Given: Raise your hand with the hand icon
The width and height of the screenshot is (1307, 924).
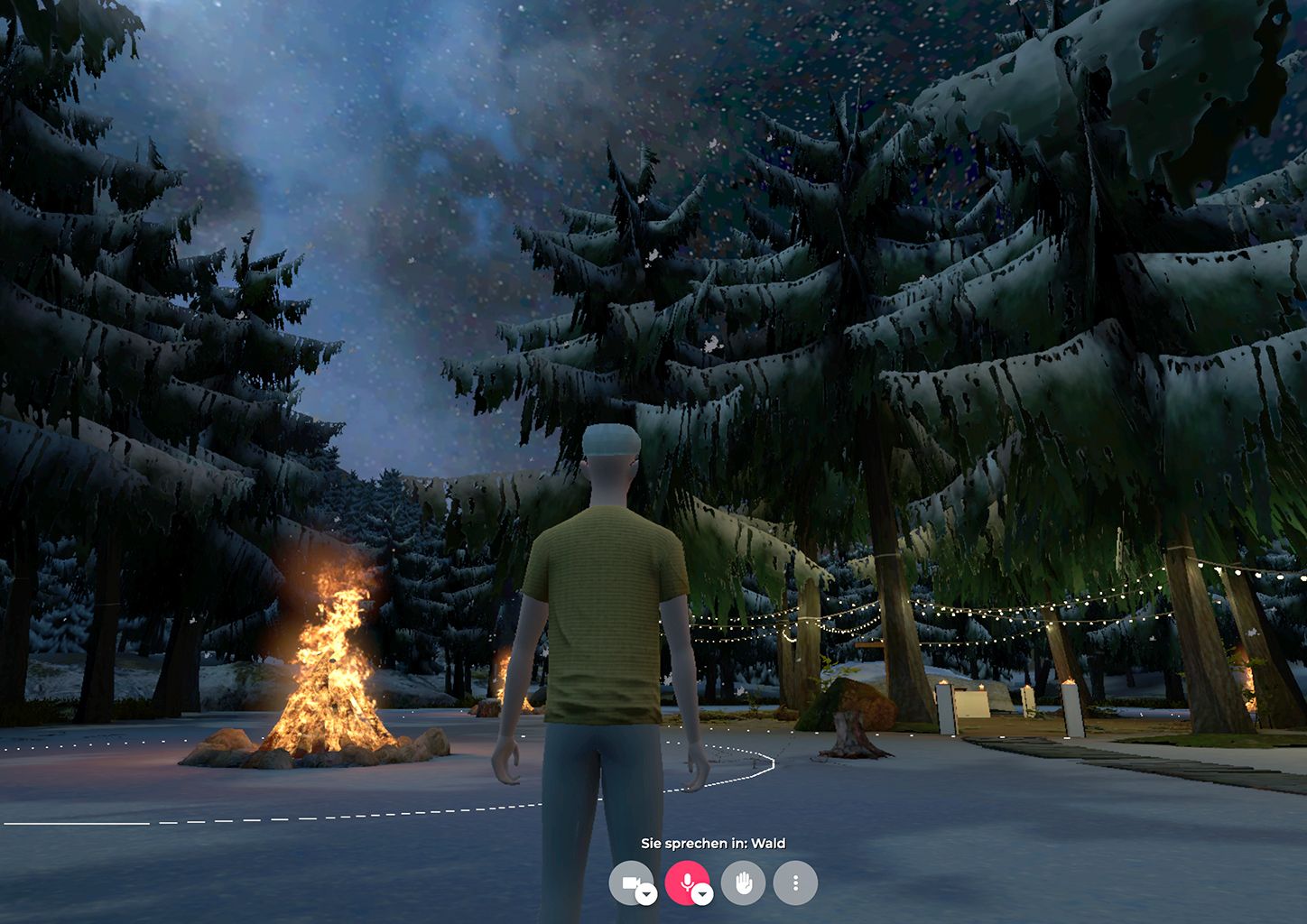Looking at the screenshot, I should tap(743, 883).
